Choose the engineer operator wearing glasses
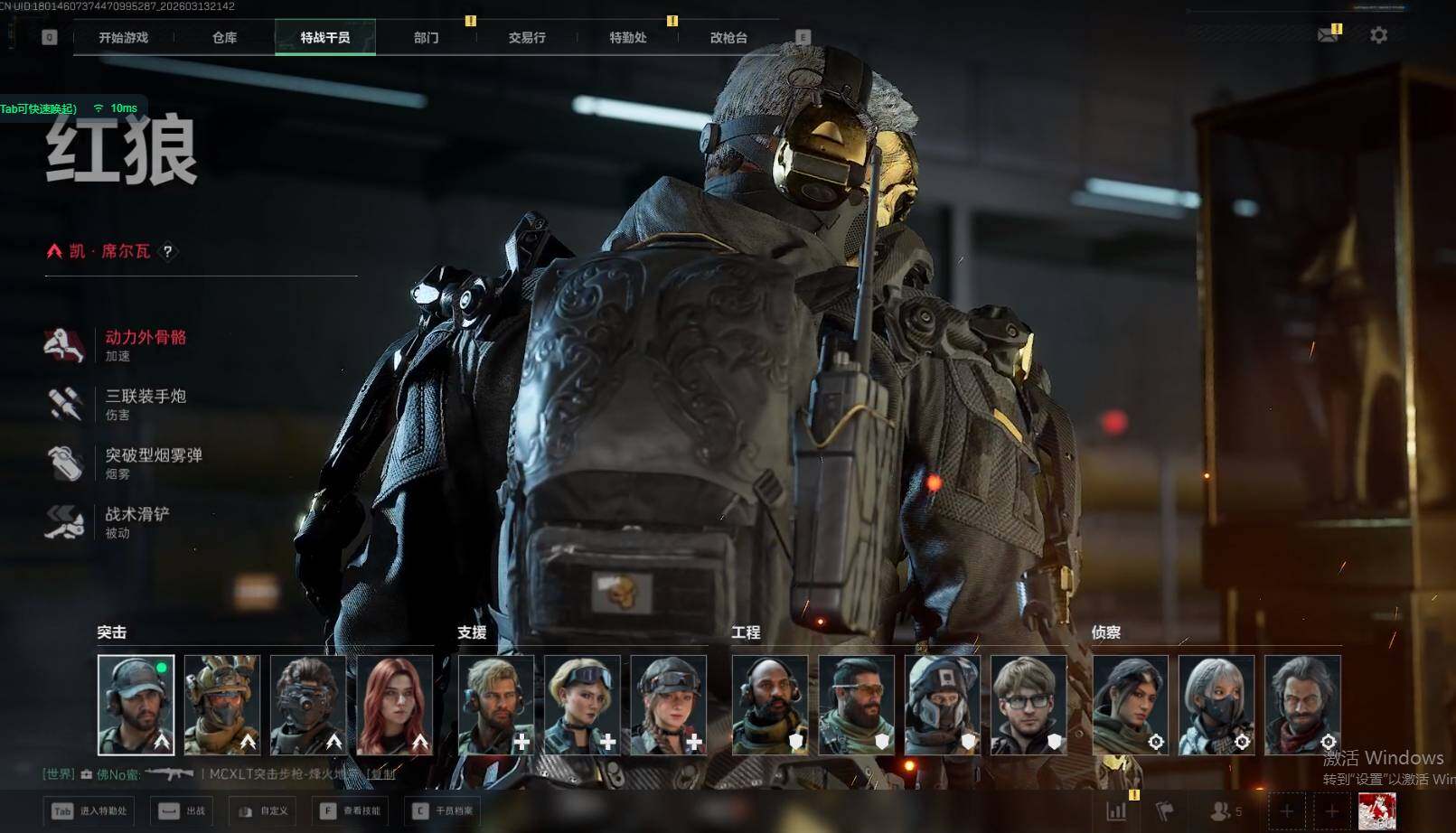 coord(1029,705)
